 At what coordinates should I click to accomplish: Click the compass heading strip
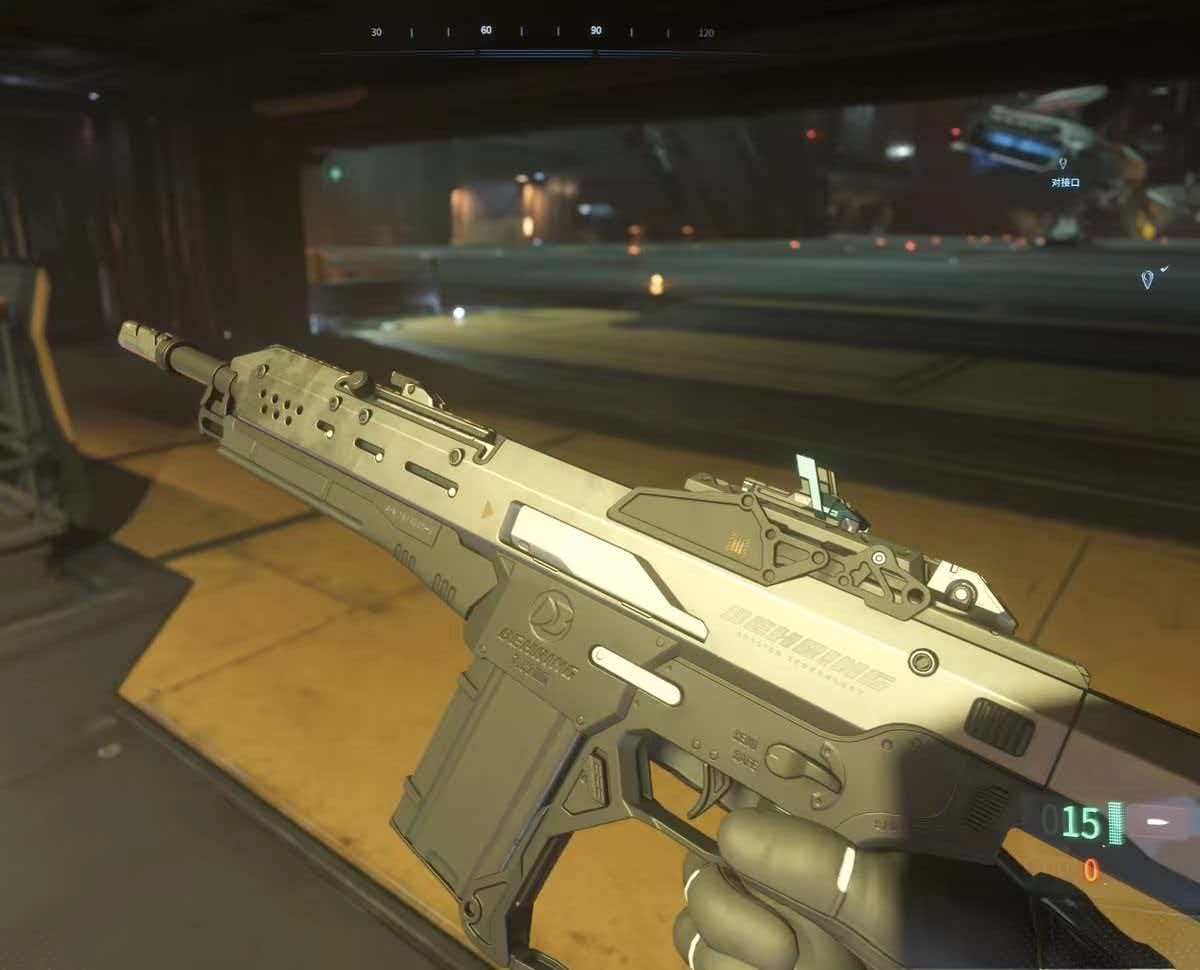click(x=541, y=33)
